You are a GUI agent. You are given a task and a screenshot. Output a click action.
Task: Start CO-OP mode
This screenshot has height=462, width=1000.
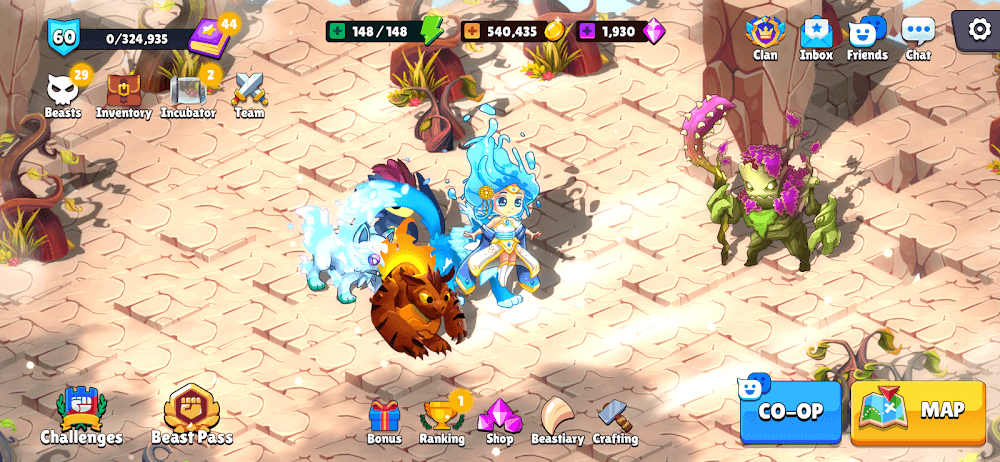(x=790, y=411)
